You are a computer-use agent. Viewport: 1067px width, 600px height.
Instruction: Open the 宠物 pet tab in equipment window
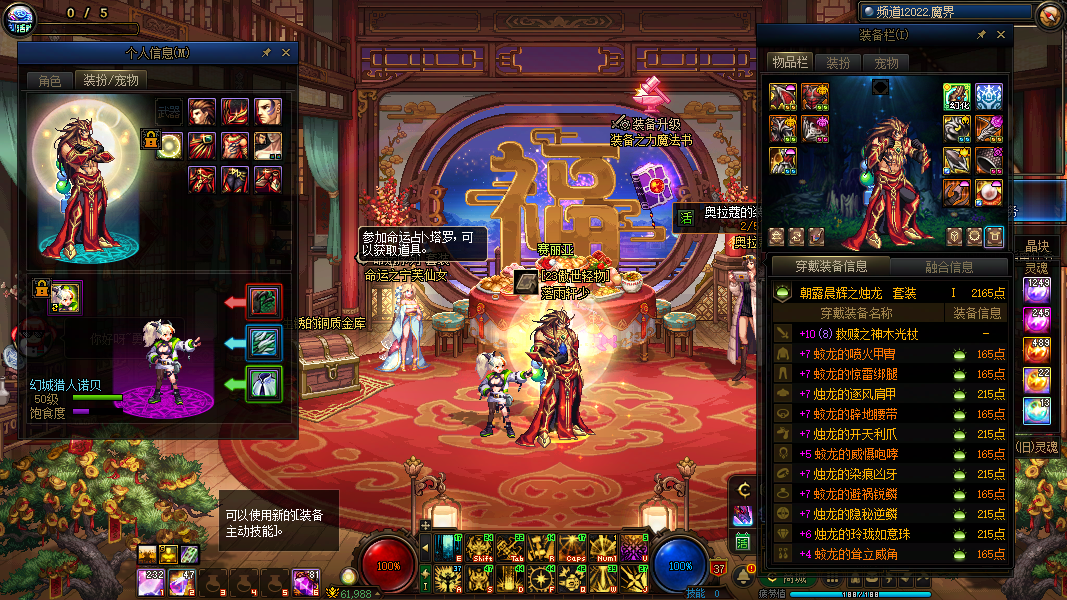pyautogui.click(x=886, y=62)
